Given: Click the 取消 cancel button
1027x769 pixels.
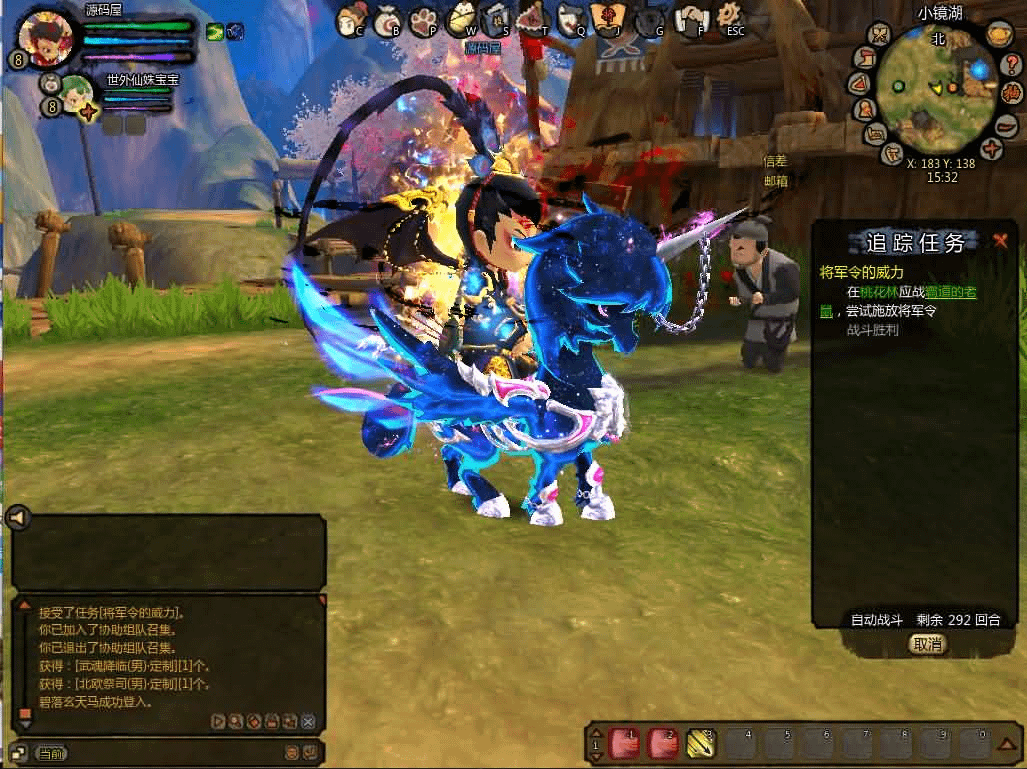Looking at the screenshot, I should click(x=928, y=644).
